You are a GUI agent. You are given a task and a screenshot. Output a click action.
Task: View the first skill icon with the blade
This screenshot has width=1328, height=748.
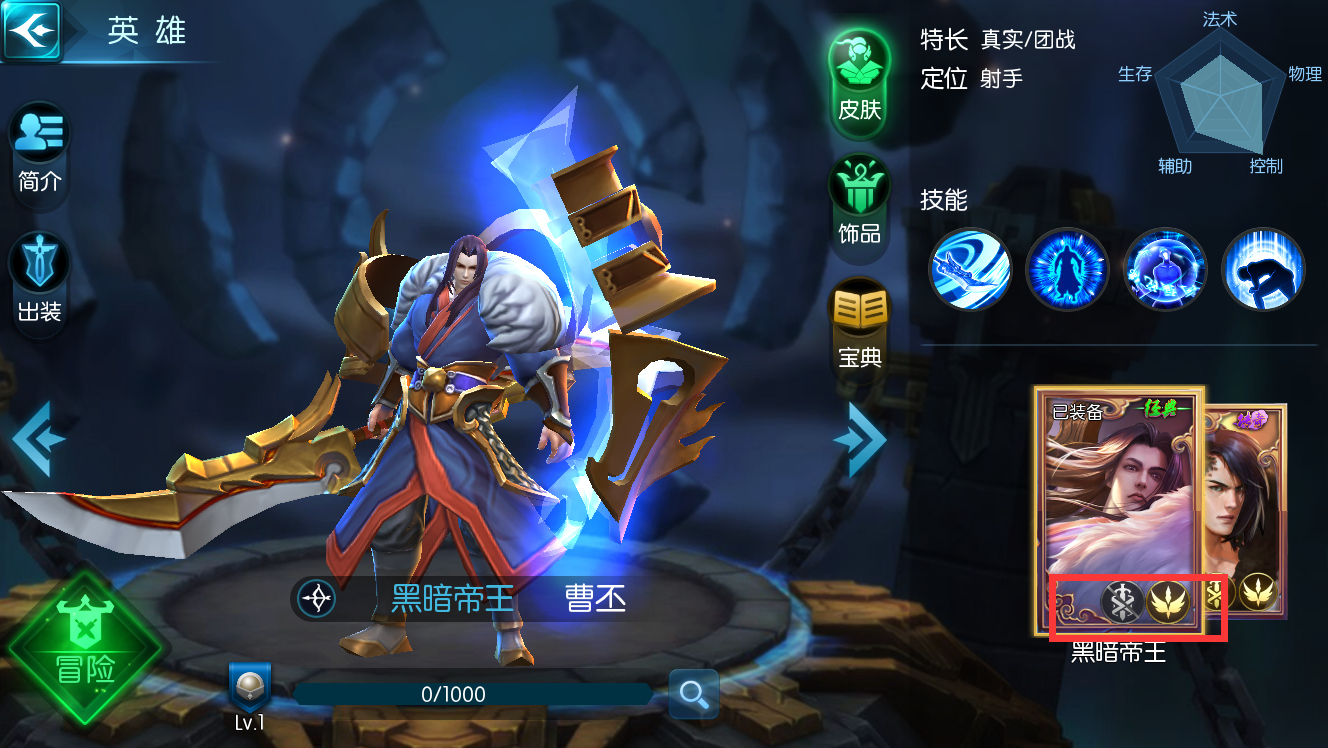pyautogui.click(x=970, y=270)
